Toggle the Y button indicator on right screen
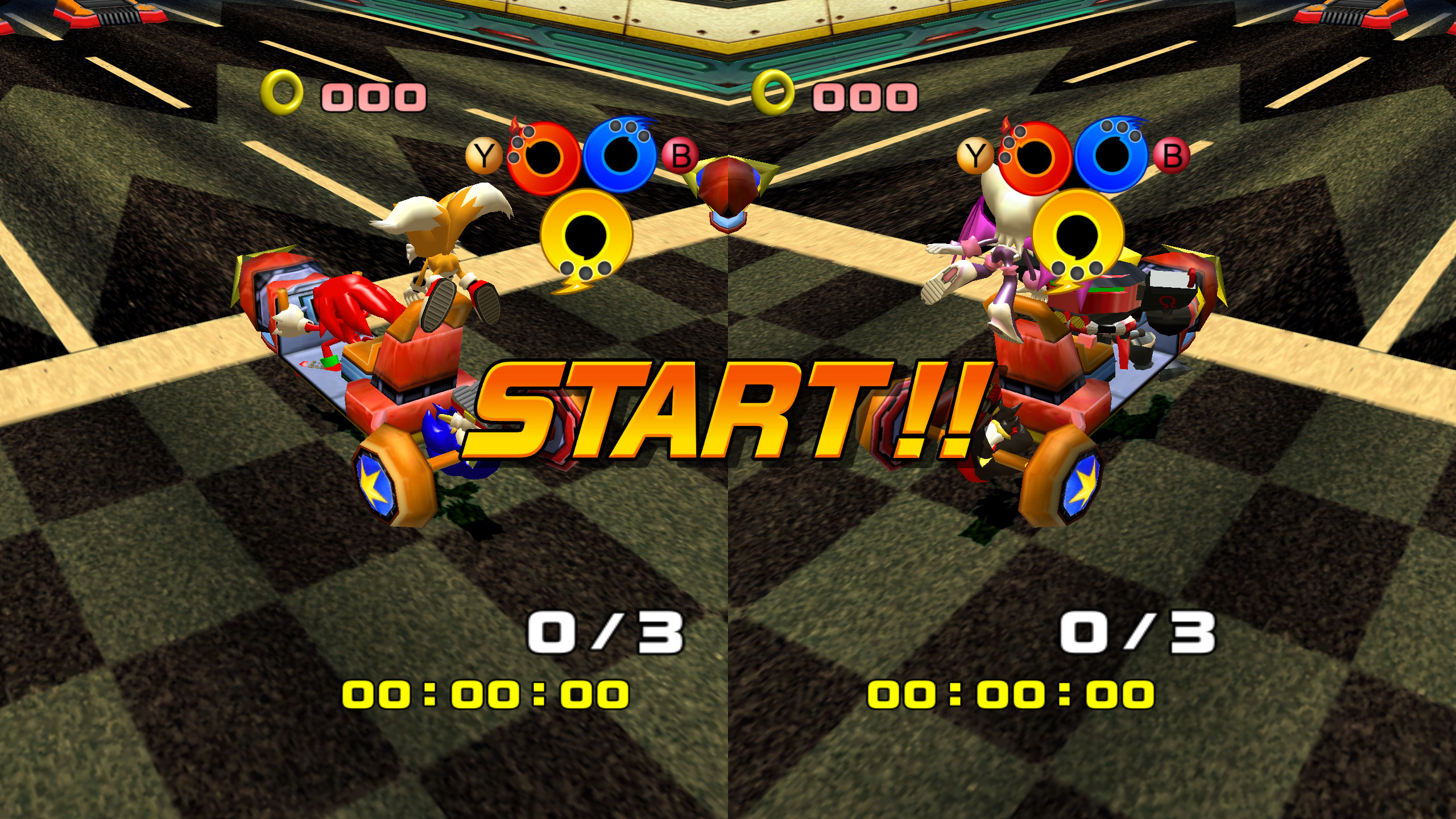 976,152
